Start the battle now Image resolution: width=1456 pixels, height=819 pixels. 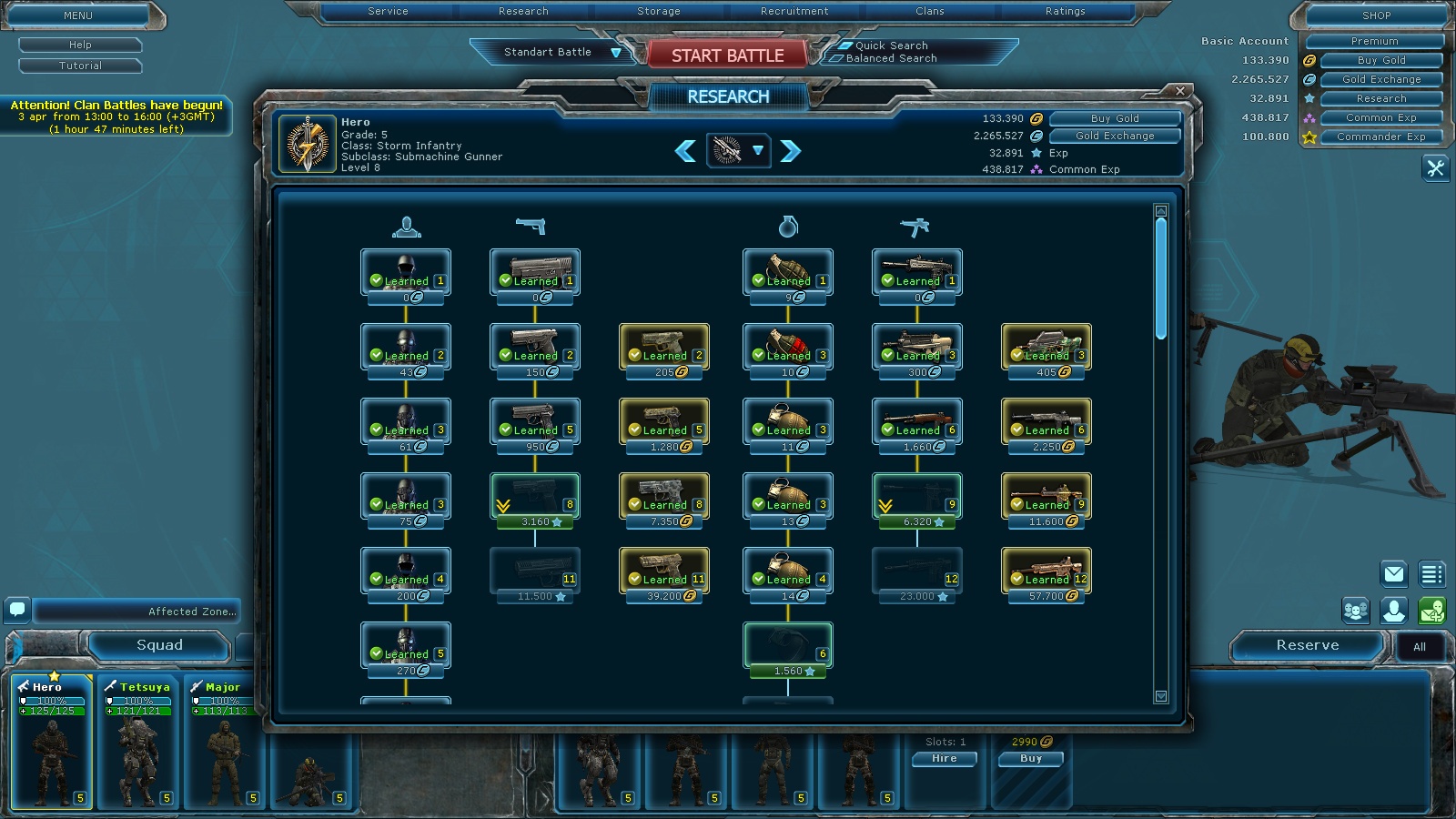727,56
